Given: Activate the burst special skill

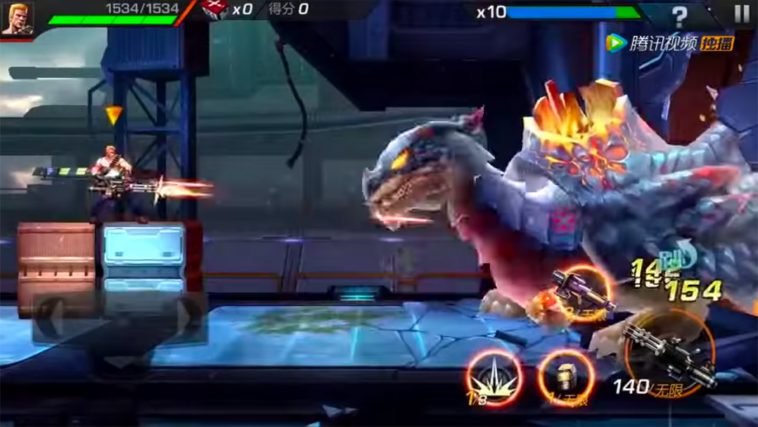Looking at the screenshot, I should [x=494, y=378].
